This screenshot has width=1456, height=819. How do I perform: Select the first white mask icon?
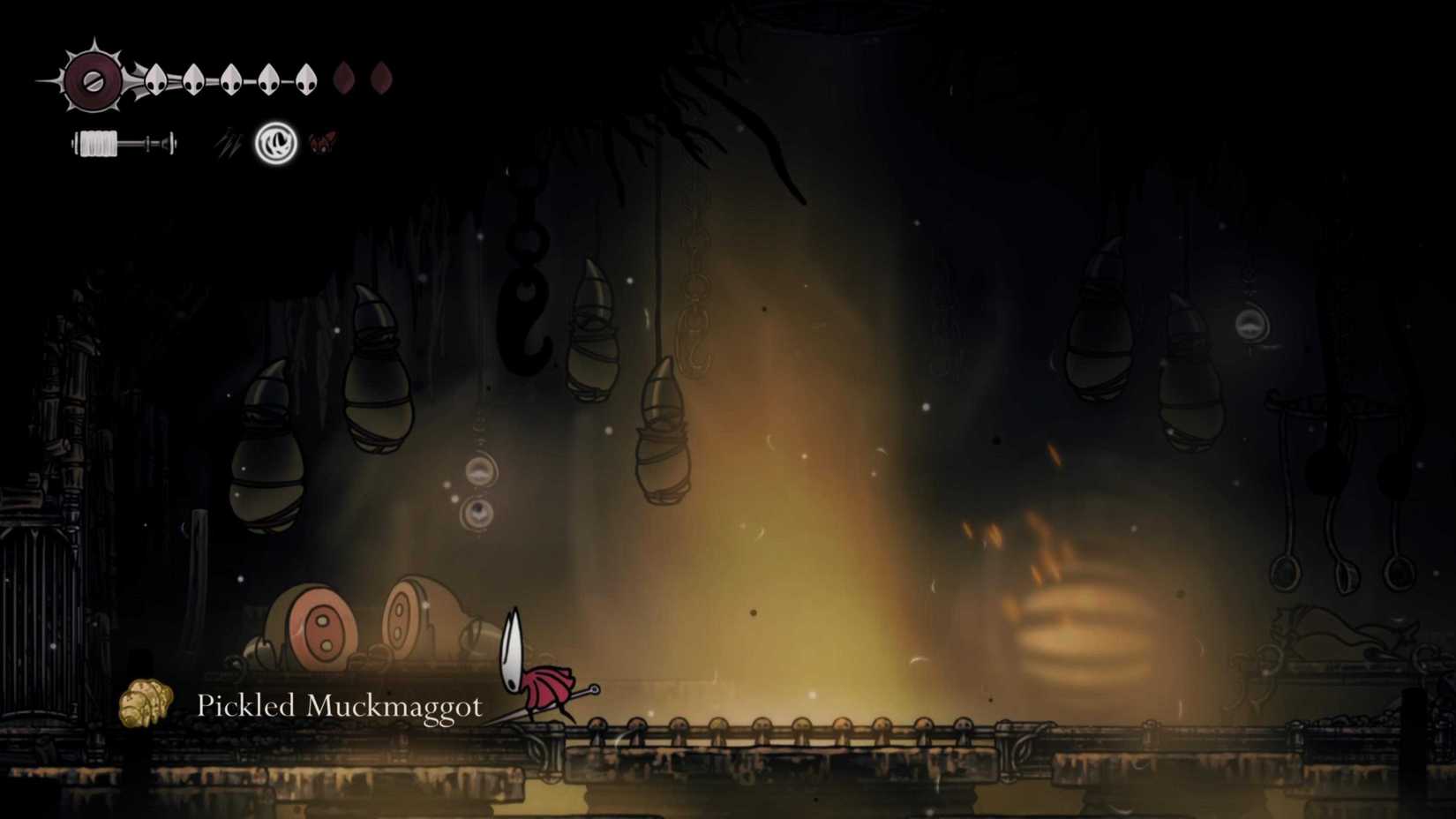155,80
